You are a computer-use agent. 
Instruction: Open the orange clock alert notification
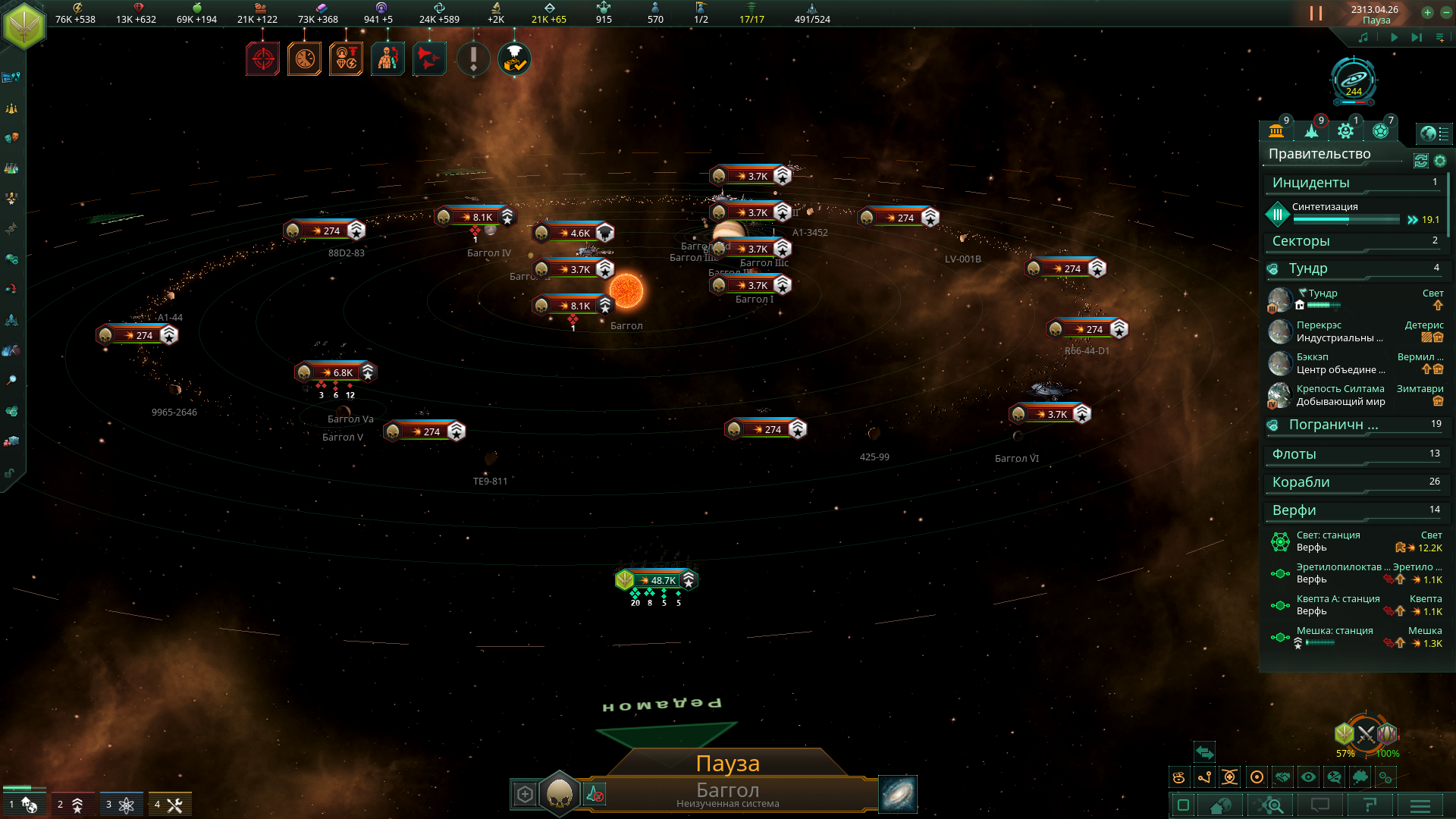(305, 59)
